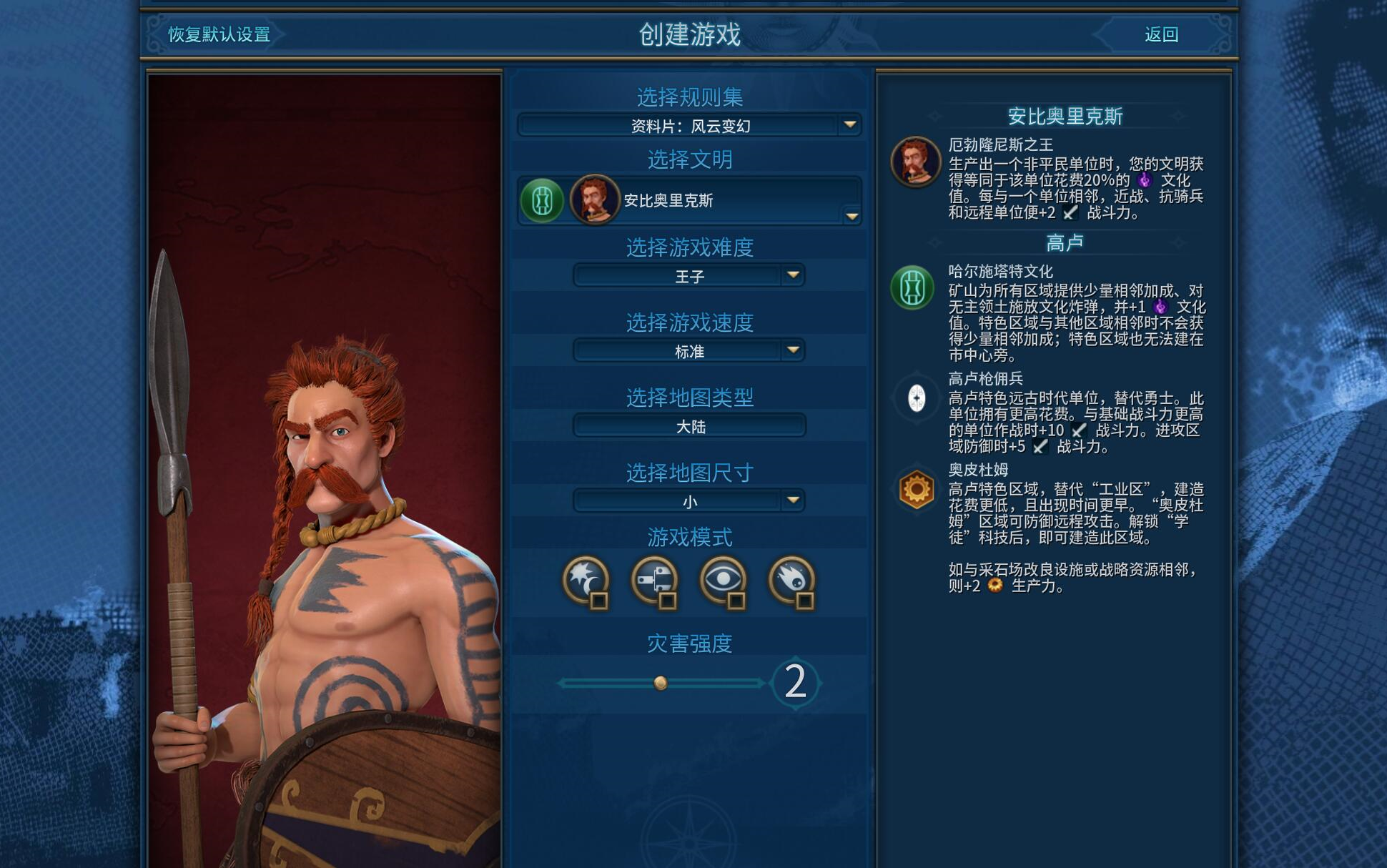Image resolution: width=1387 pixels, height=868 pixels.
Task: Enable the tech tree shuffle game mode
Action: point(655,581)
